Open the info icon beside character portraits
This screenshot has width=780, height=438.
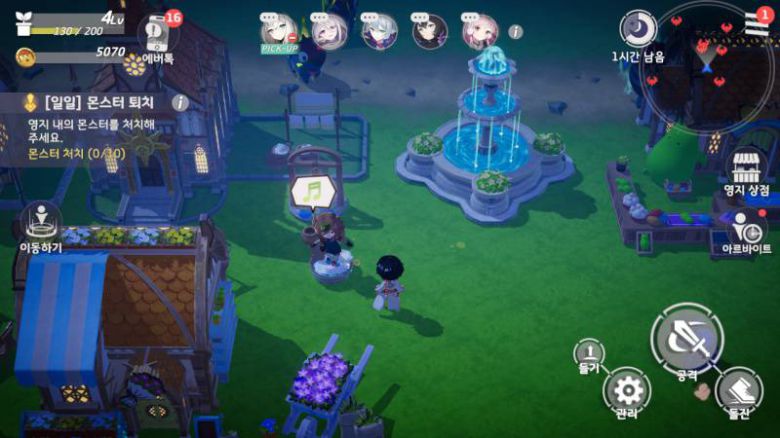click(516, 31)
